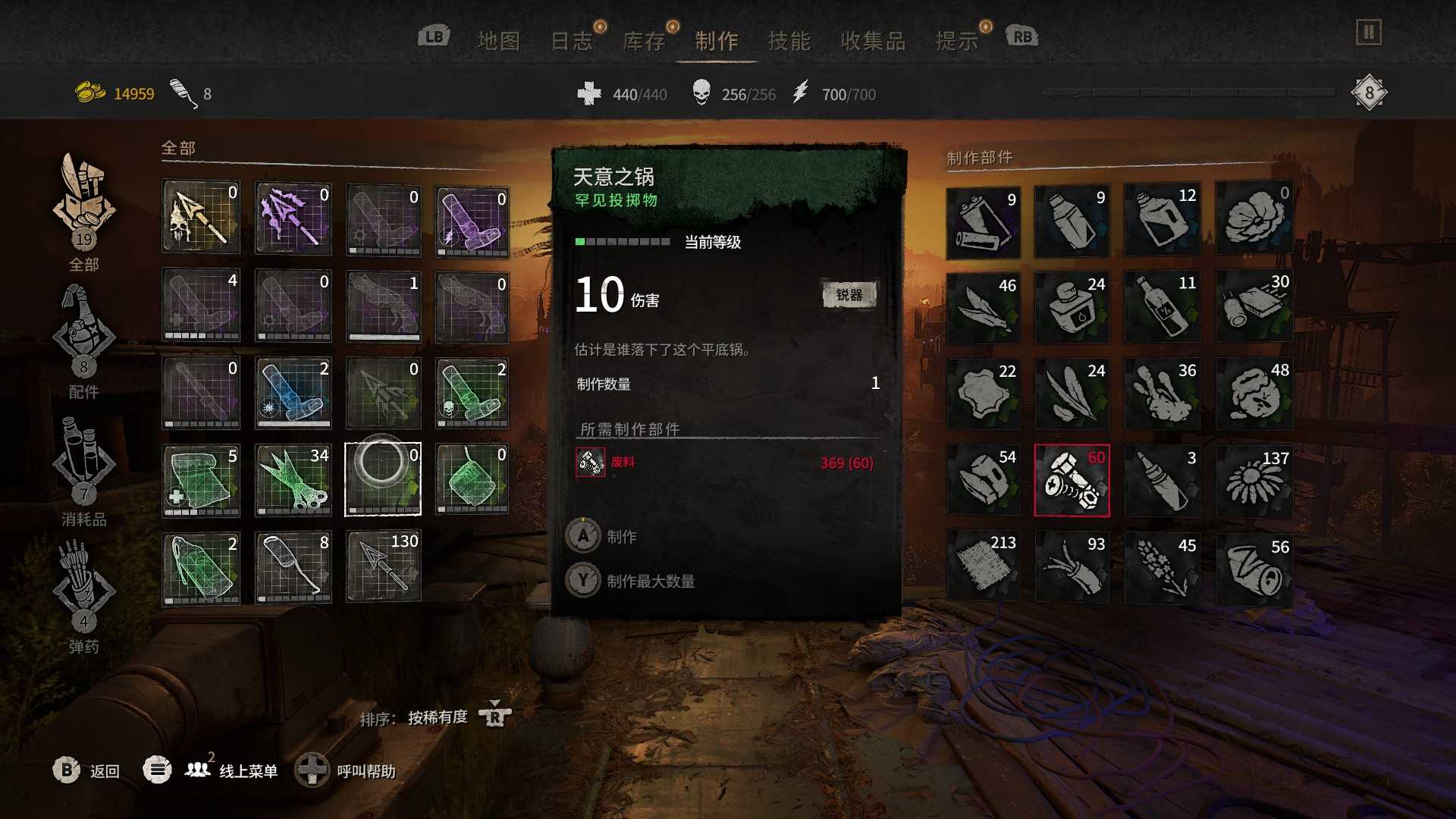Select the daisy flower material showing 137
The width and height of the screenshot is (1456, 819).
1254,481
